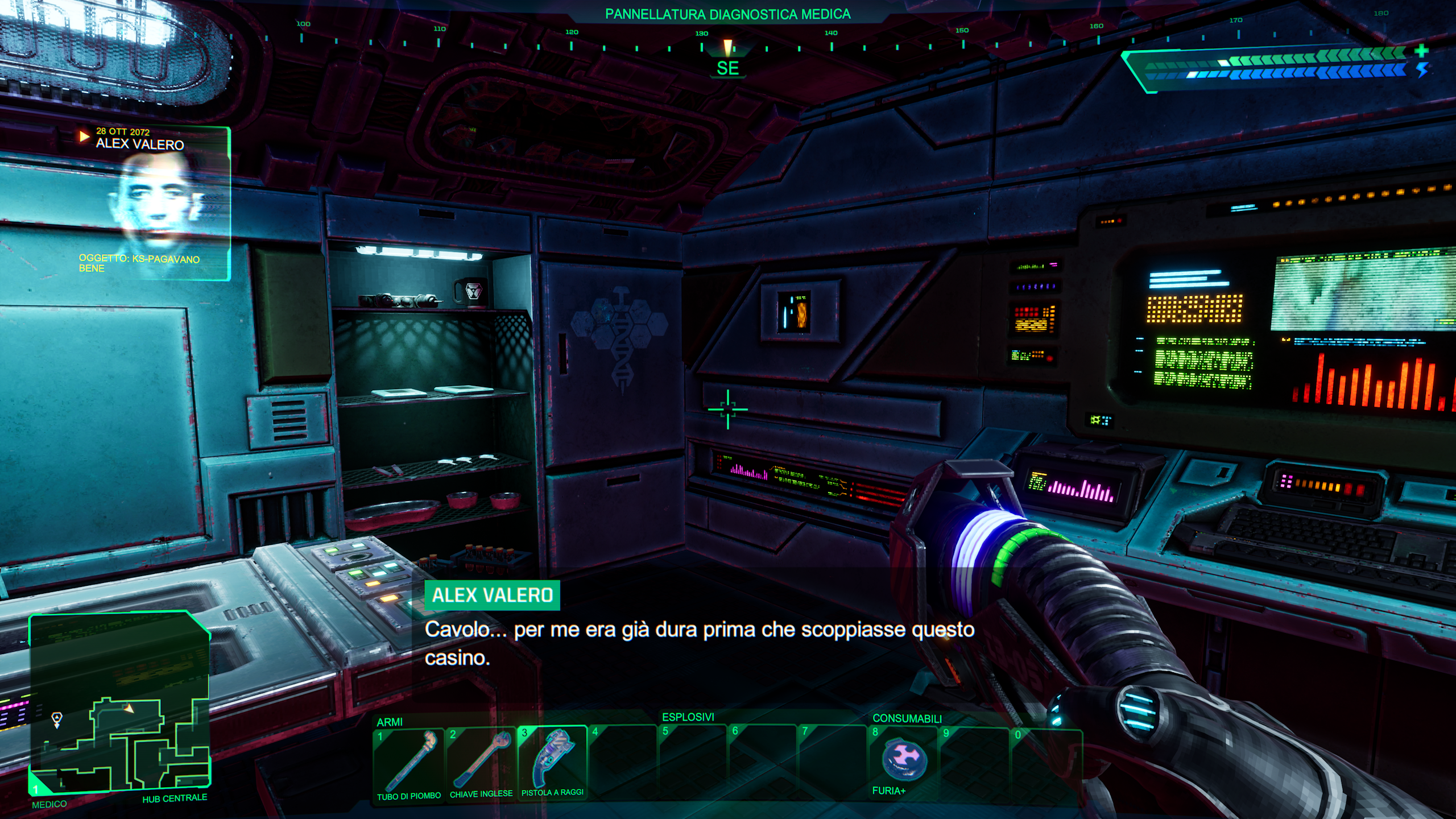The width and height of the screenshot is (1456, 819).
Task: Toggle the audio log play arrow
Action: click(84, 136)
